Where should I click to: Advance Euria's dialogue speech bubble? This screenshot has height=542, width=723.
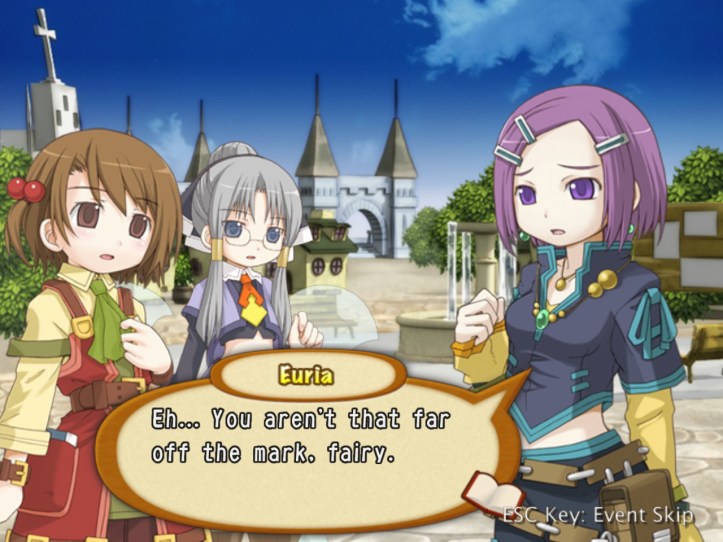(300, 440)
